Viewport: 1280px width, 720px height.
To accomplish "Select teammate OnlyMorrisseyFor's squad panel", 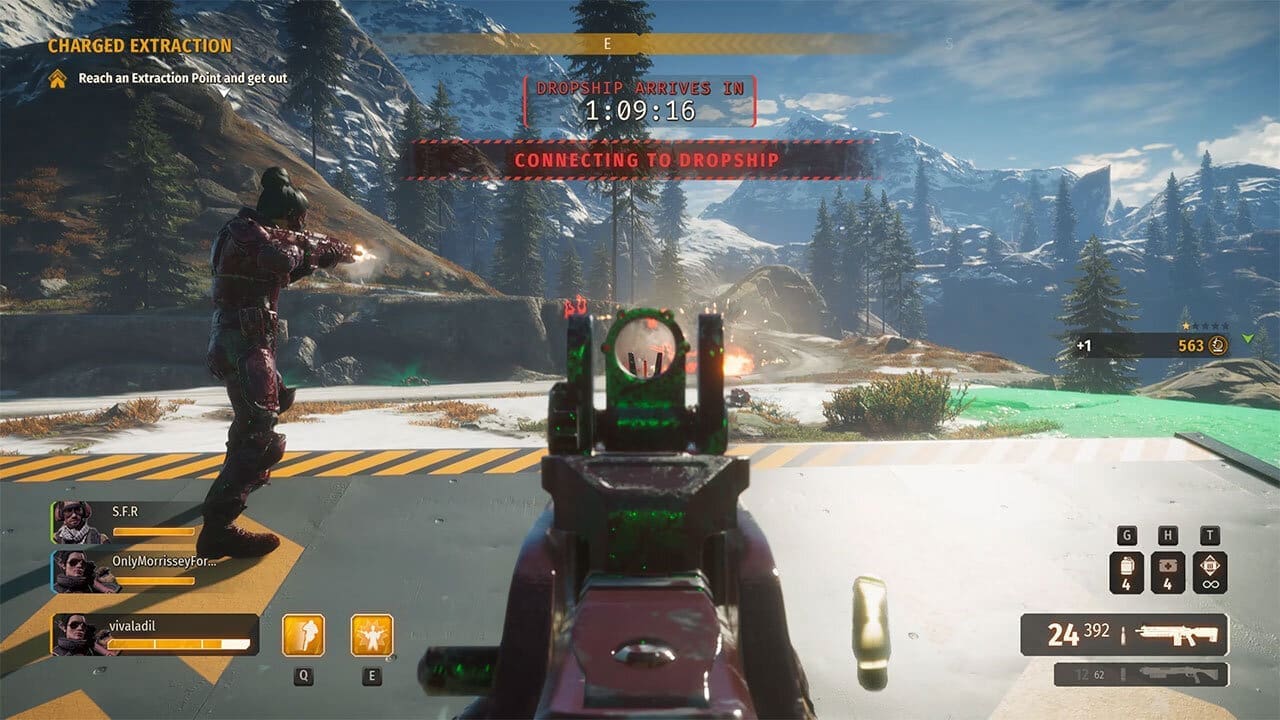I will click(135, 571).
